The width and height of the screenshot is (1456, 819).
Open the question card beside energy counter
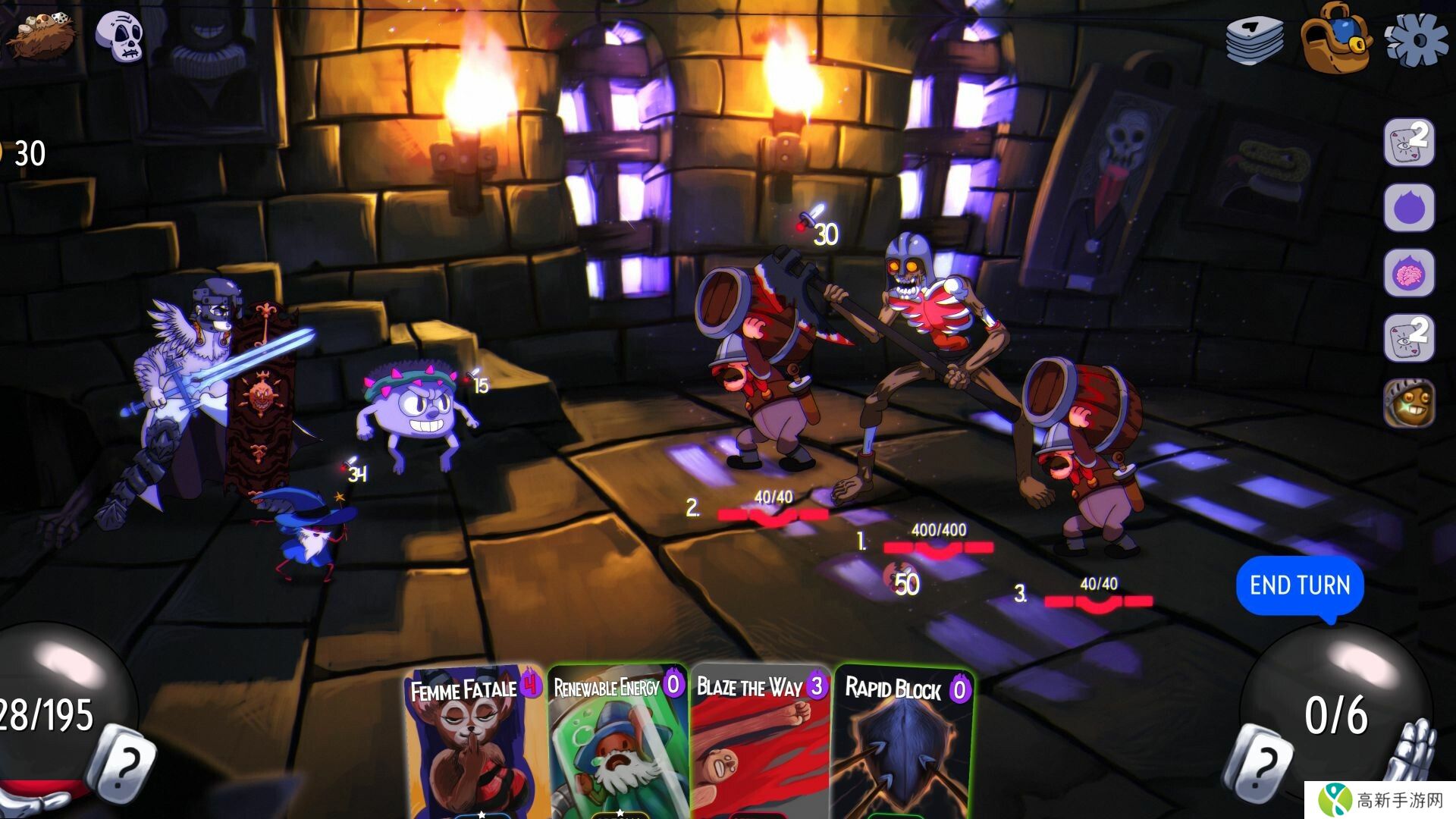[x=1259, y=764]
